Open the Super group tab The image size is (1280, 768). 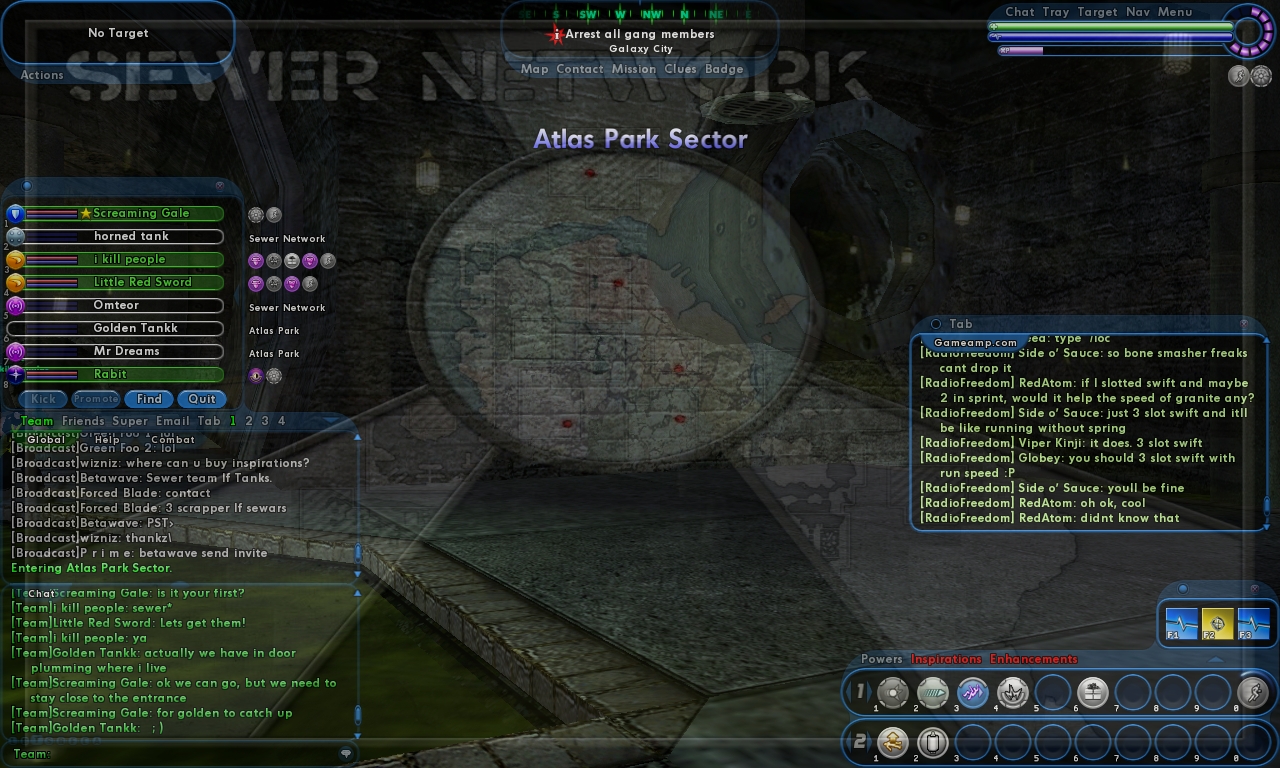[x=130, y=421]
